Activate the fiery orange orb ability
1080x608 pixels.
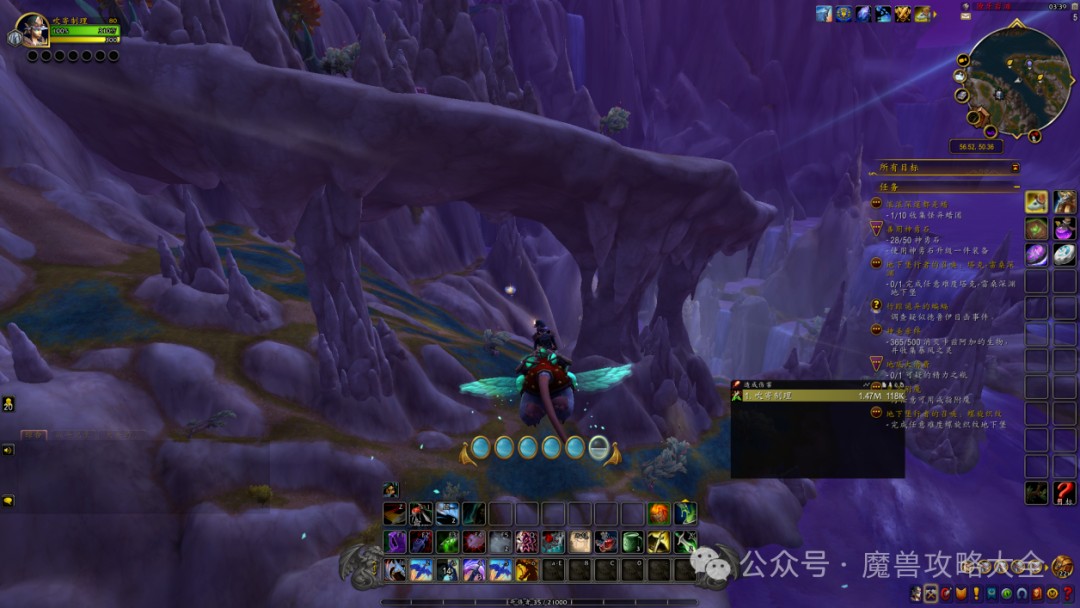[x=658, y=514]
